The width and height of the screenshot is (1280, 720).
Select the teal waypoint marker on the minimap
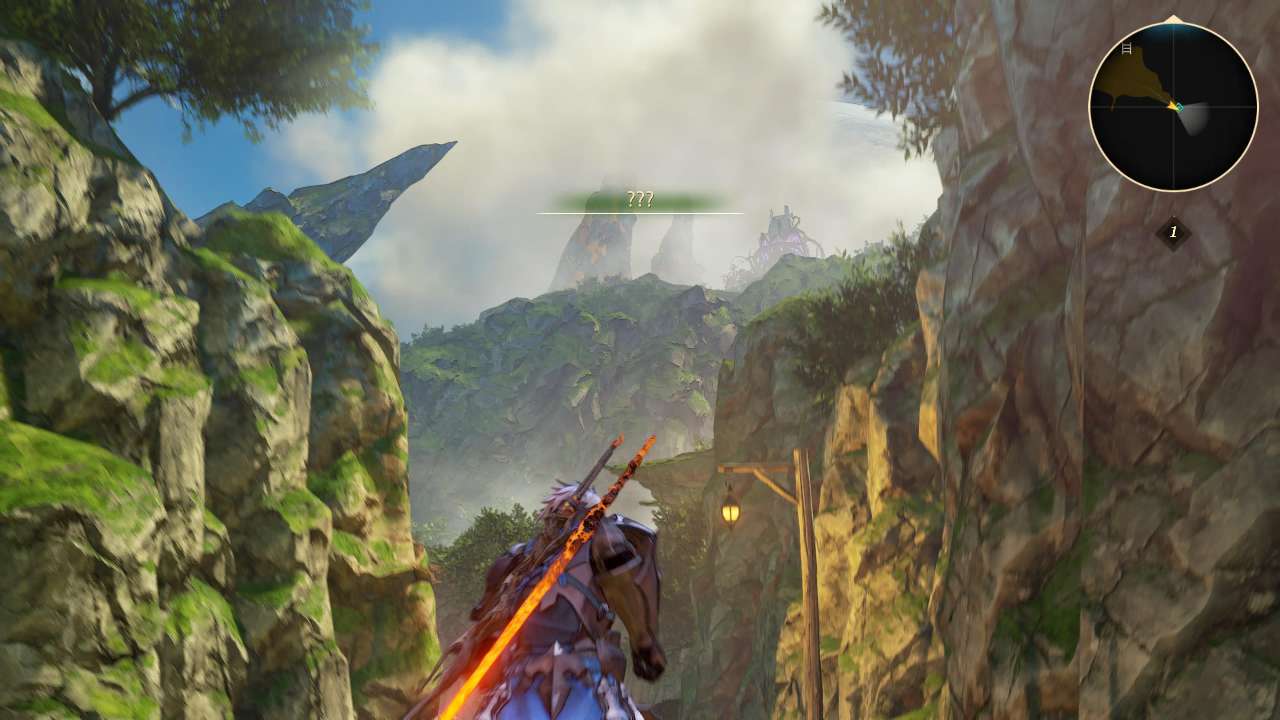[1180, 108]
